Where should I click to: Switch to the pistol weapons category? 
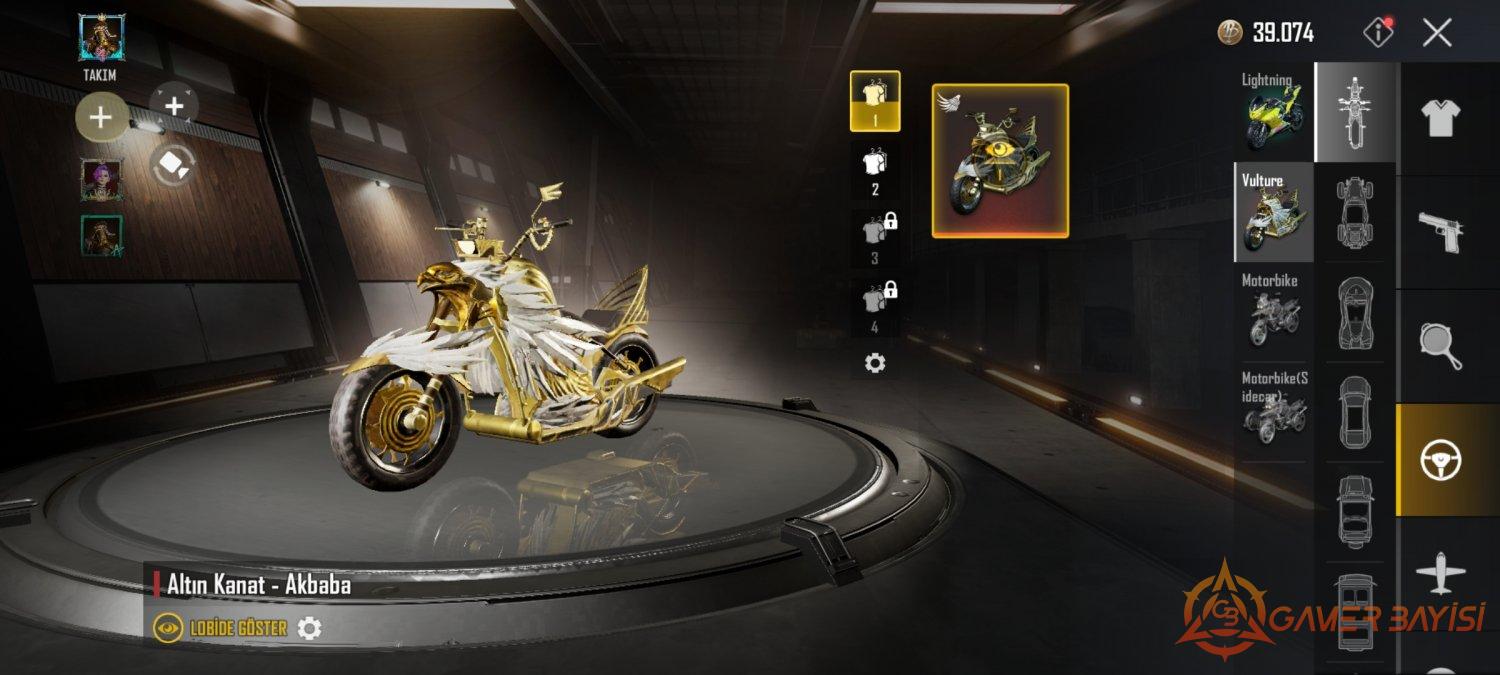coord(1441,232)
